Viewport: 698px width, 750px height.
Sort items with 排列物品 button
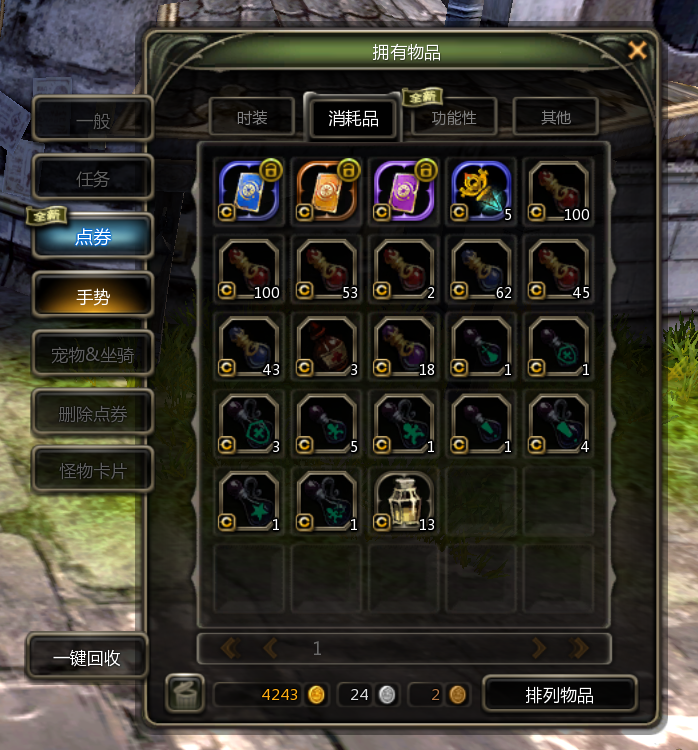coord(559,695)
